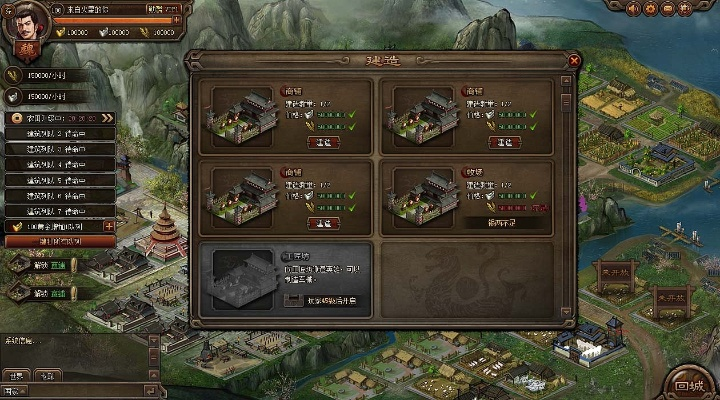
Task: Close the 建造 building window
Action: click(x=574, y=61)
